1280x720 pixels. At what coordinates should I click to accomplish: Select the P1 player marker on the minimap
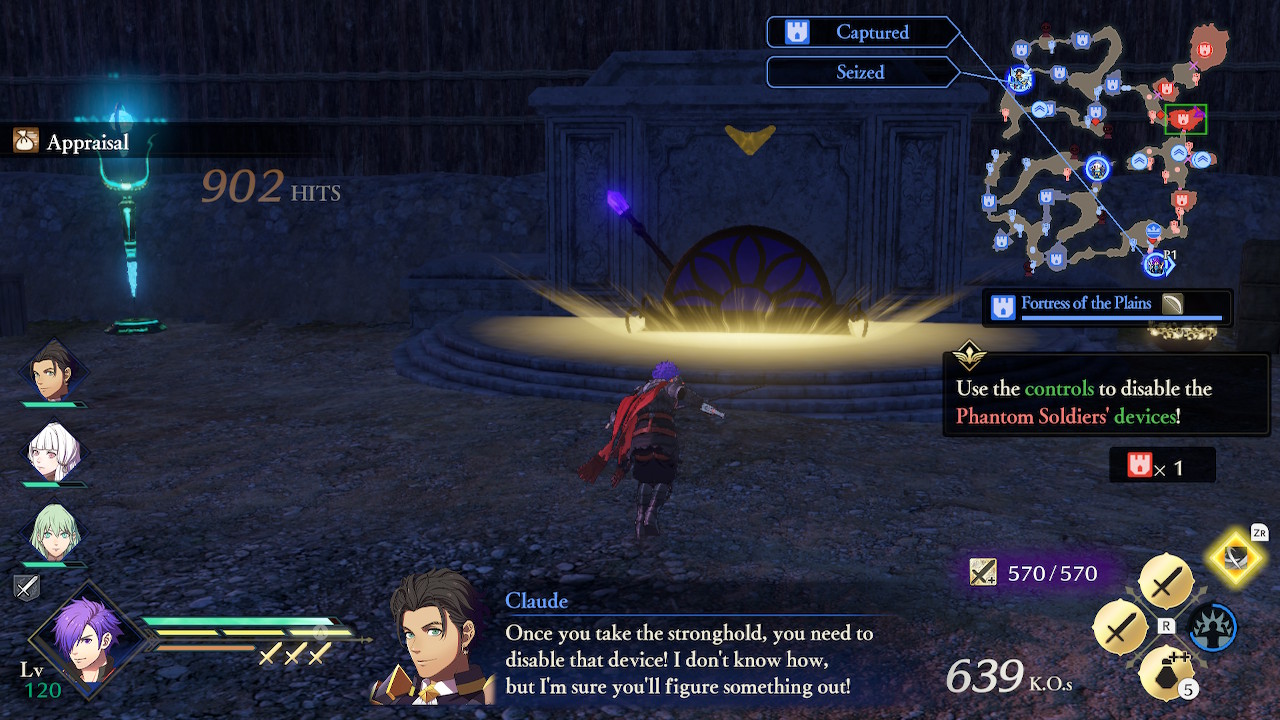[1157, 262]
